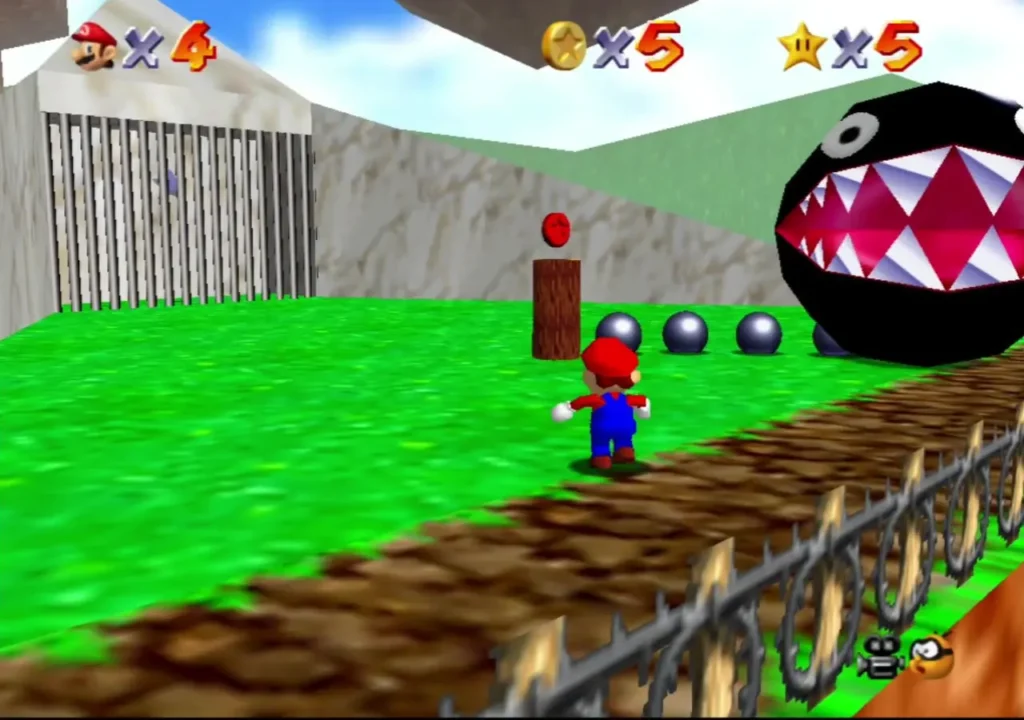This screenshot has height=720, width=1024.
Task: Click the Mario head lives icon
Action: coord(94,47)
